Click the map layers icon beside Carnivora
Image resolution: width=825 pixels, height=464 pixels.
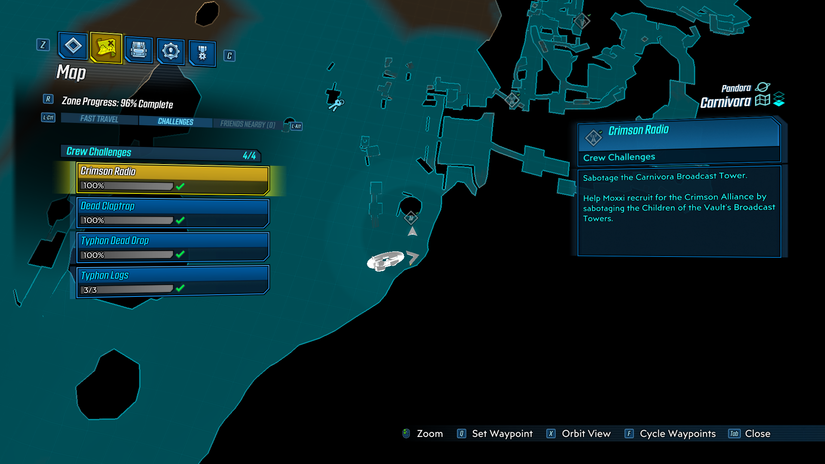click(x=779, y=101)
